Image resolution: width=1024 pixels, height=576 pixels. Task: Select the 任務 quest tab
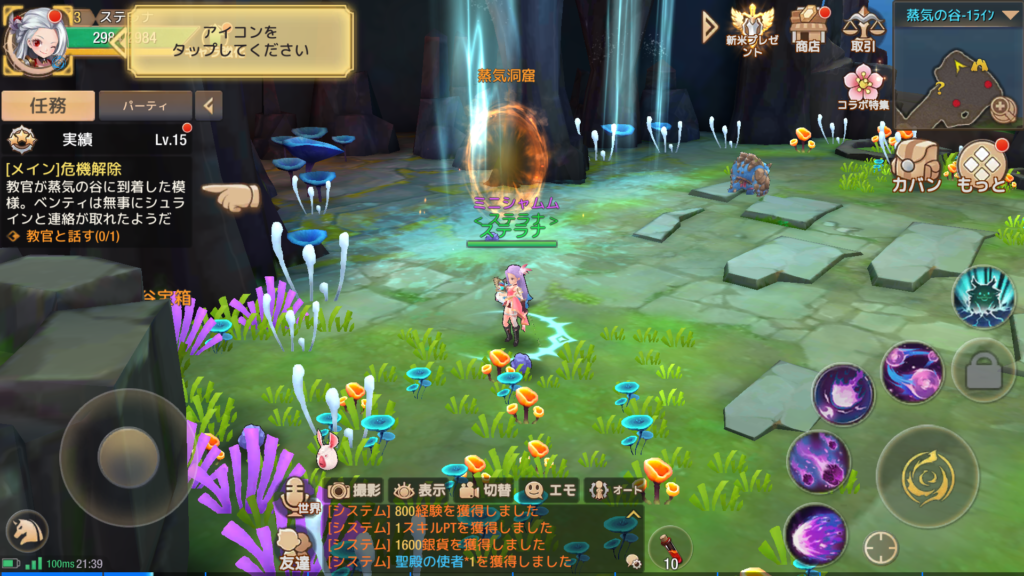[x=48, y=104]
